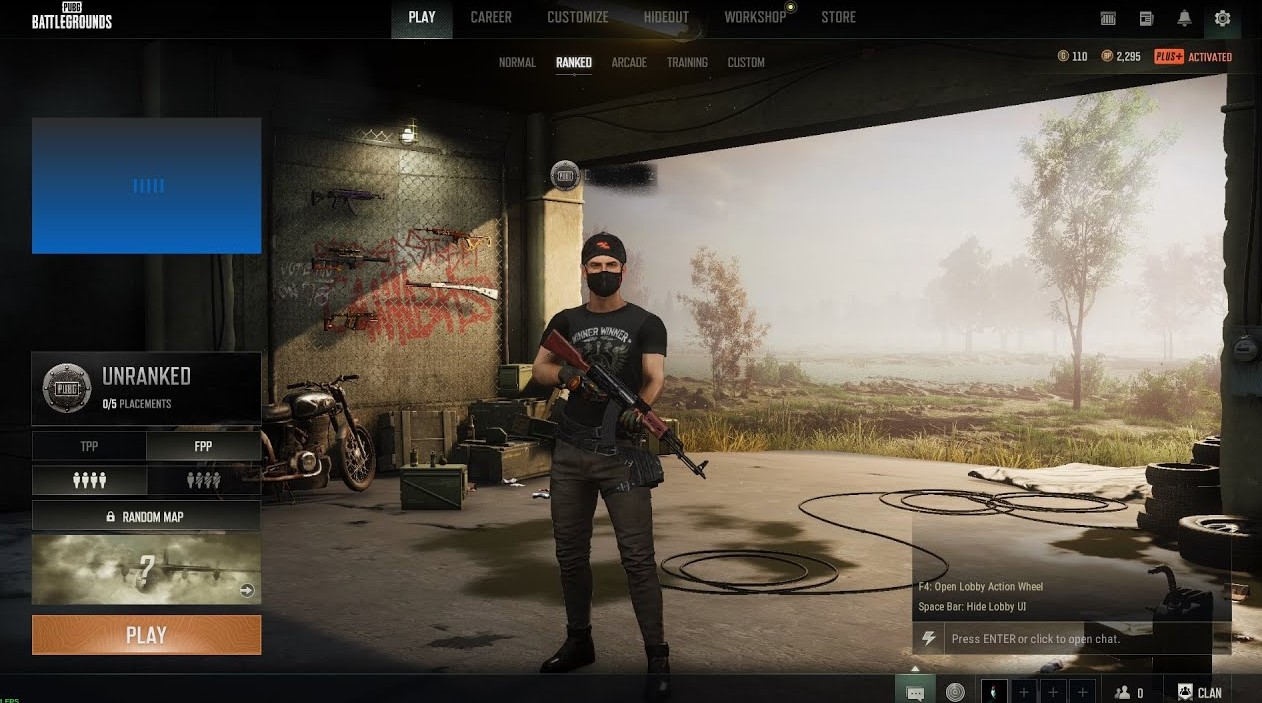Select FPP perspective

coord(203,446)
